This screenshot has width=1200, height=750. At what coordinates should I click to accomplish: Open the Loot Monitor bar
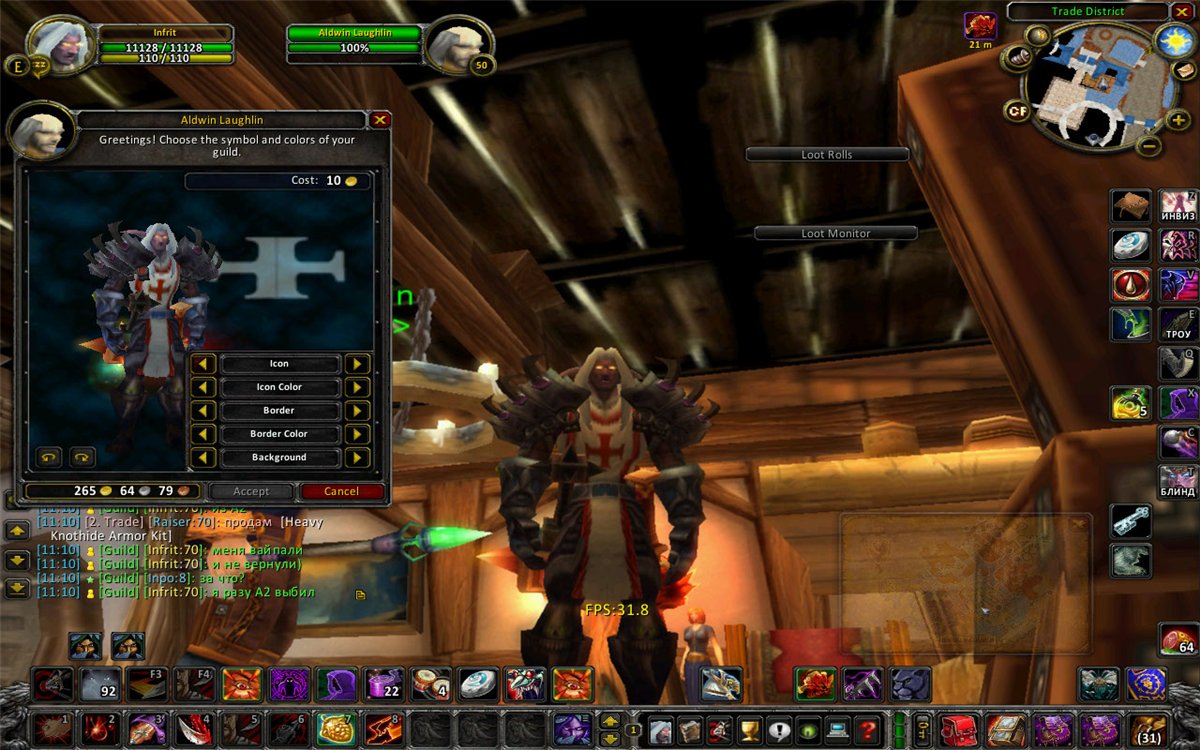click(835, 233)
